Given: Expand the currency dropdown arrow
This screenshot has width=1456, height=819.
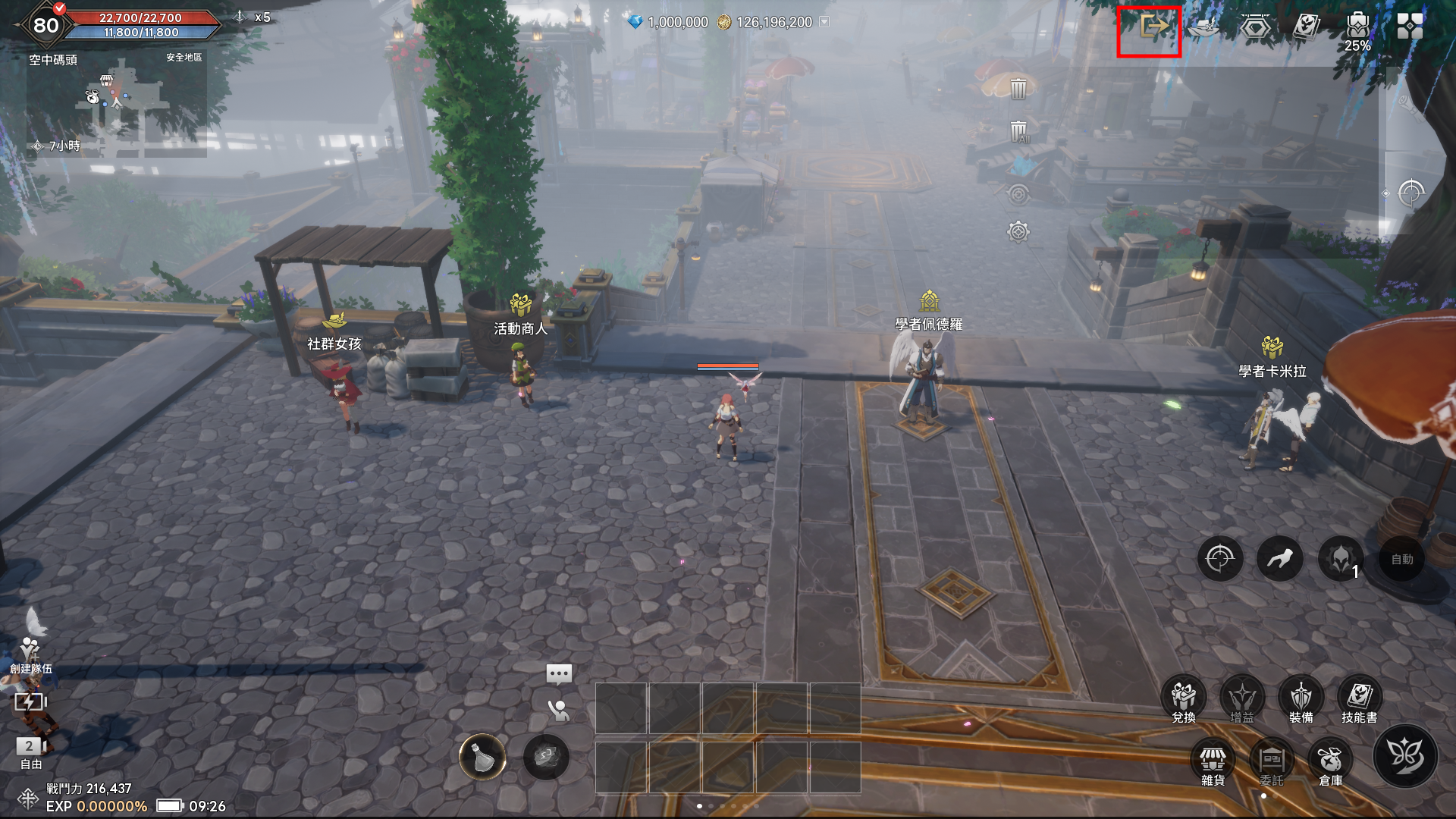Looking at the screenshot, I should (x=824, y=22).
